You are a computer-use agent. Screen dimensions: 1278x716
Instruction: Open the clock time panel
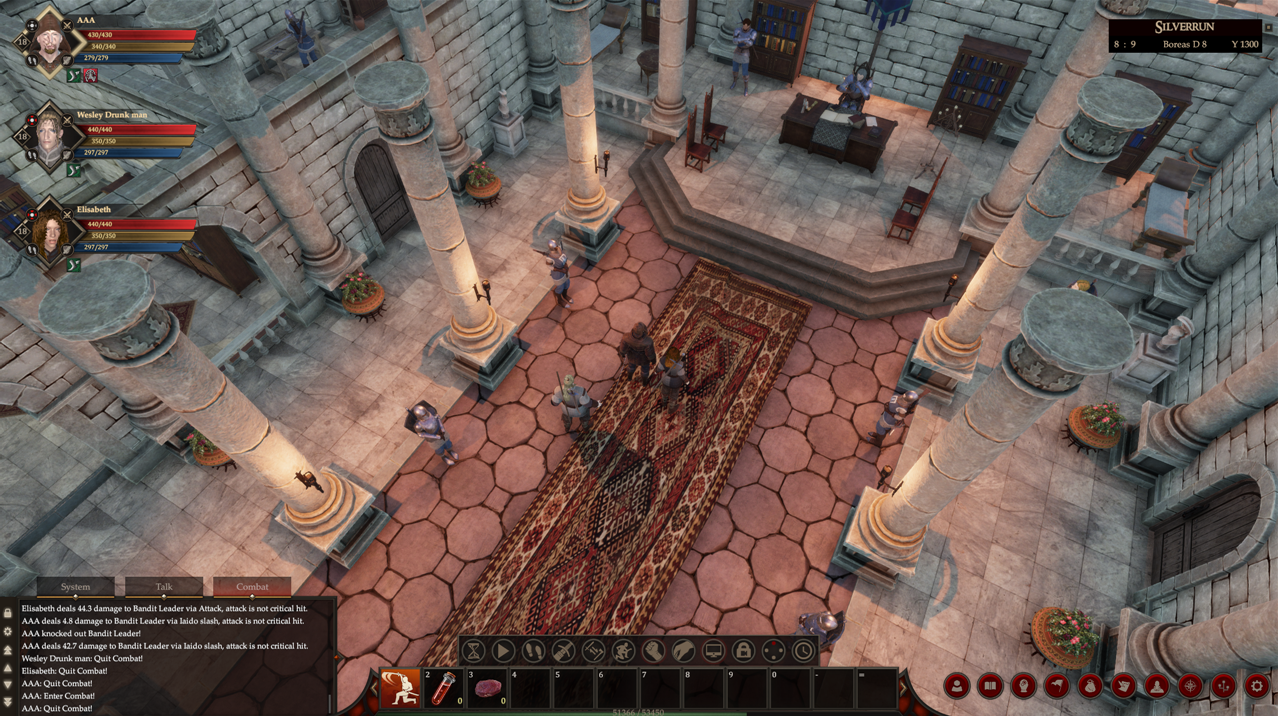point(803,652)
